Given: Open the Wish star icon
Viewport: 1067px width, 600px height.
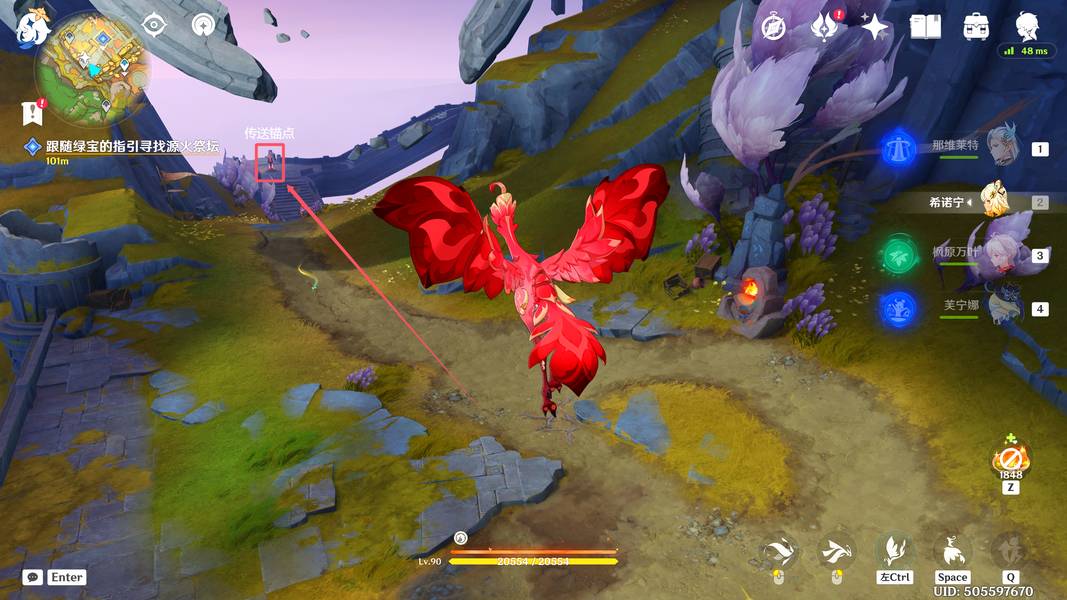Looking at the screenshot, I should pyautogui.click(x=874, y=27).
